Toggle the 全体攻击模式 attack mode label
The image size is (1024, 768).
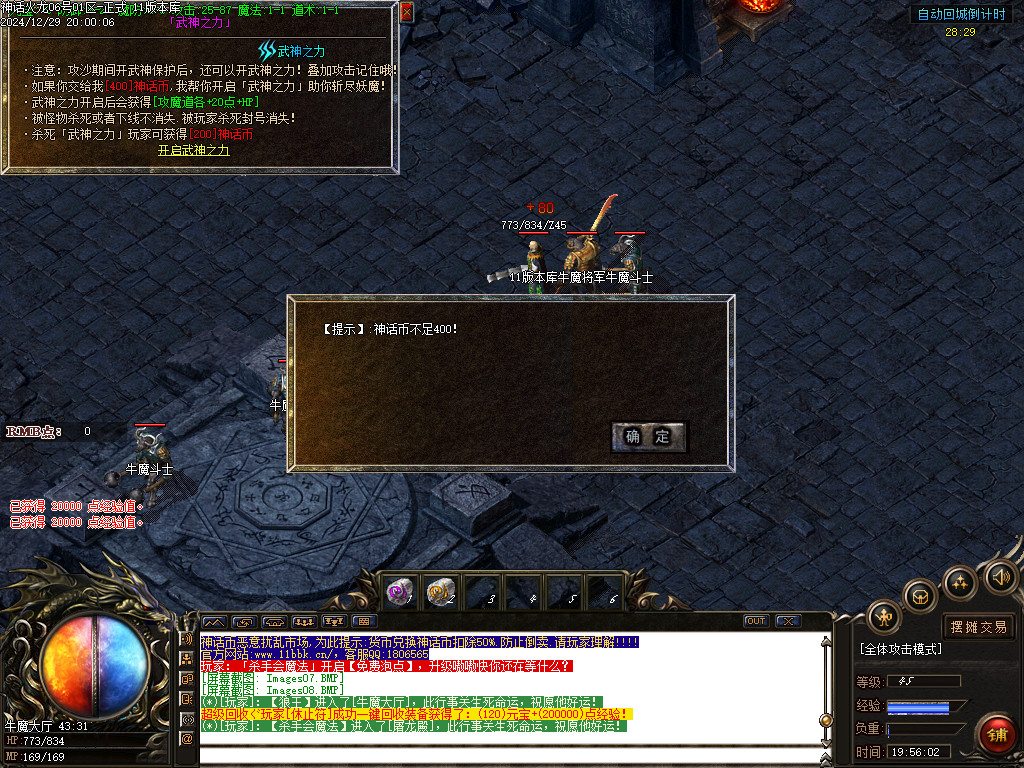(901, 649)
